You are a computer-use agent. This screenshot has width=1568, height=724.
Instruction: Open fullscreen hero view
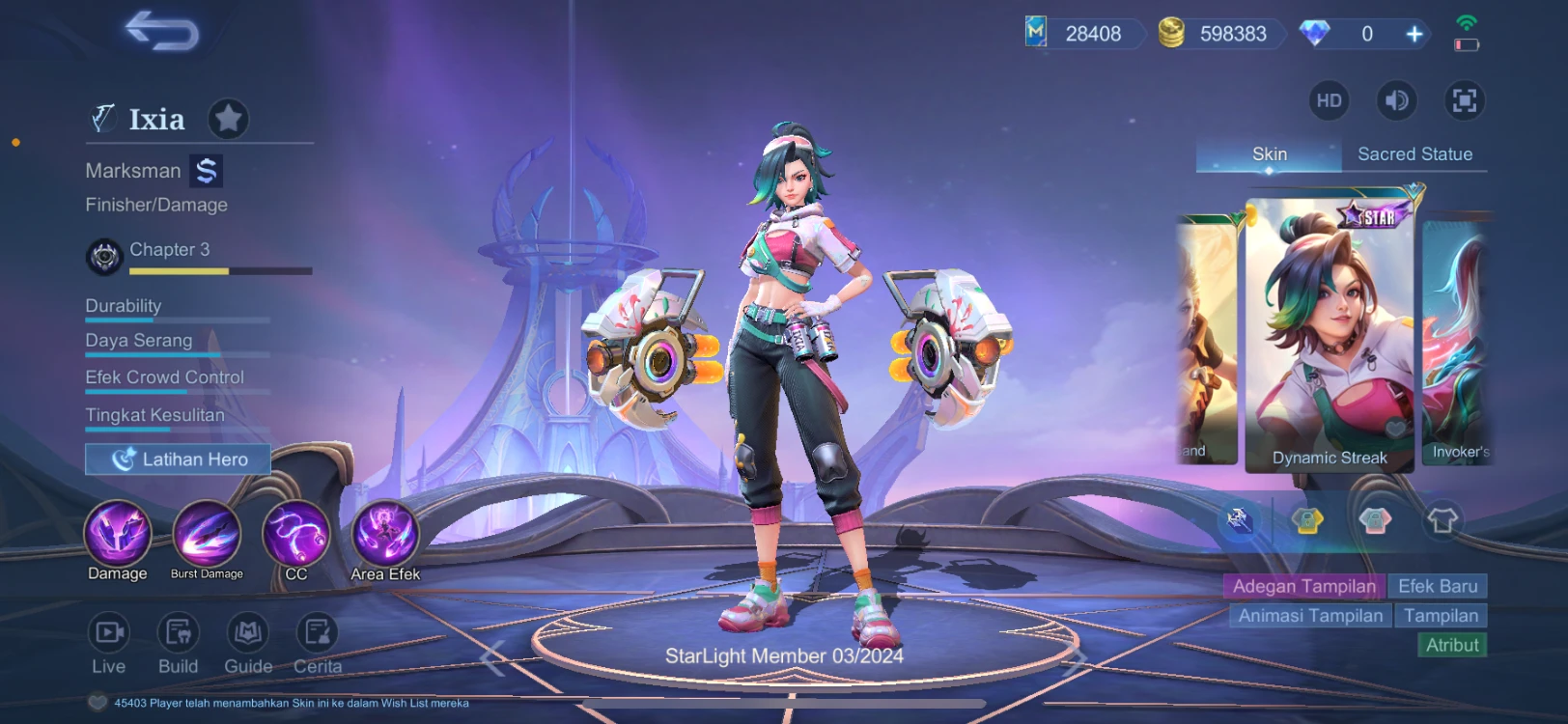pyautogui.click(x=1464, y=100)
